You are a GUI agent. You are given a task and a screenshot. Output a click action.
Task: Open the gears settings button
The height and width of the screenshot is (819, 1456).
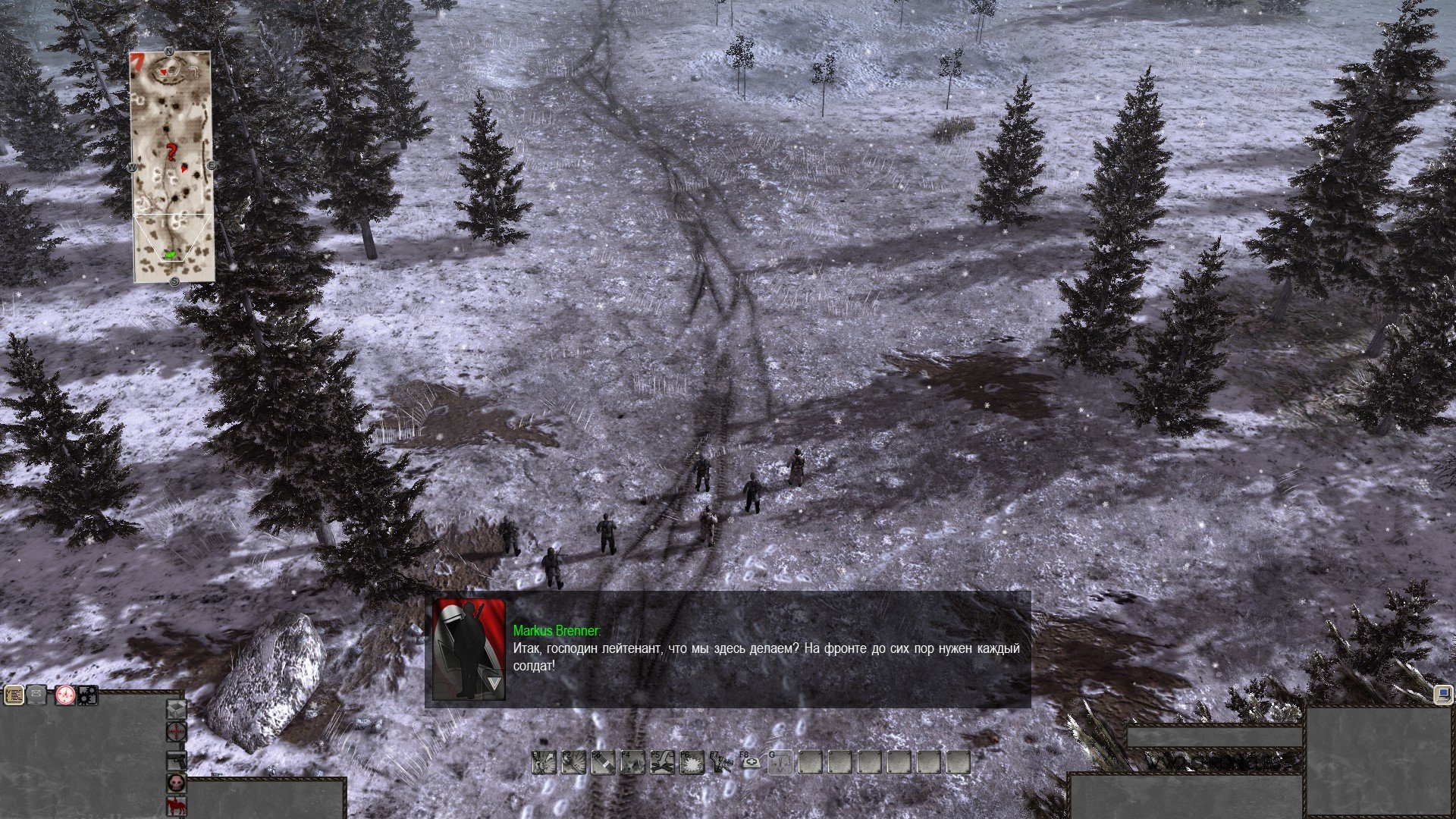click(88, 695)
